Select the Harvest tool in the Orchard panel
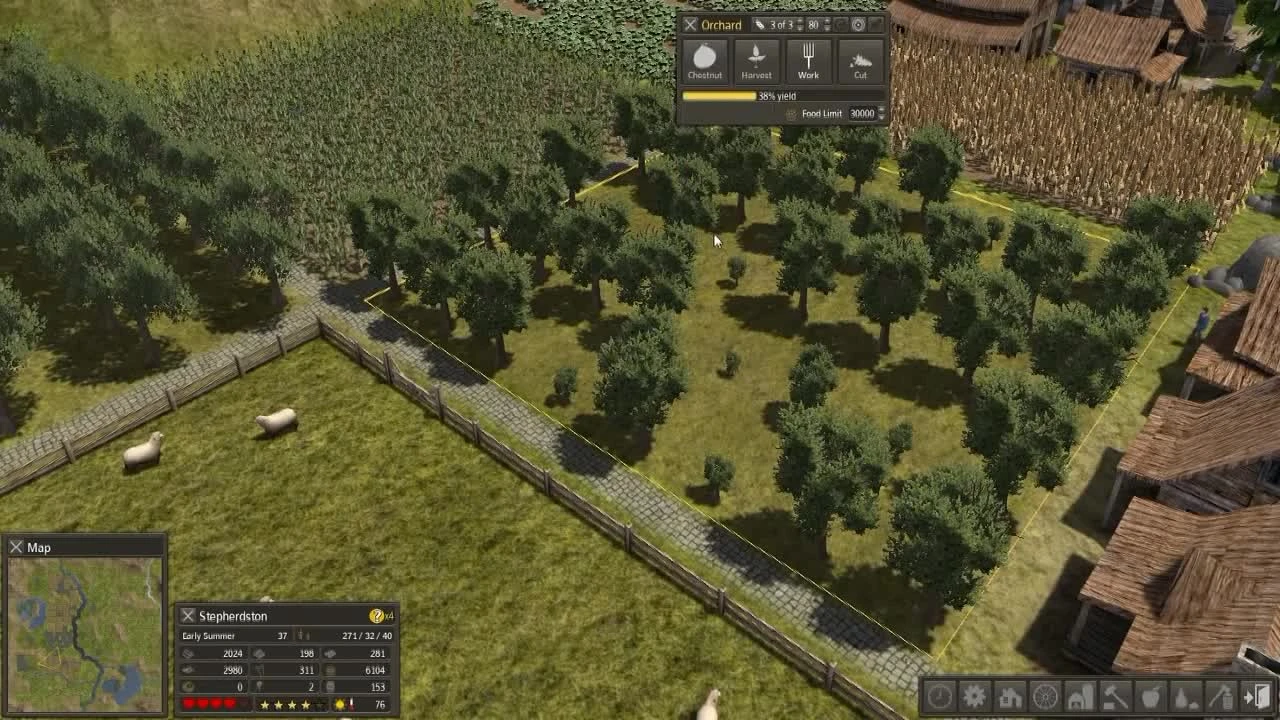 point(757,61)
